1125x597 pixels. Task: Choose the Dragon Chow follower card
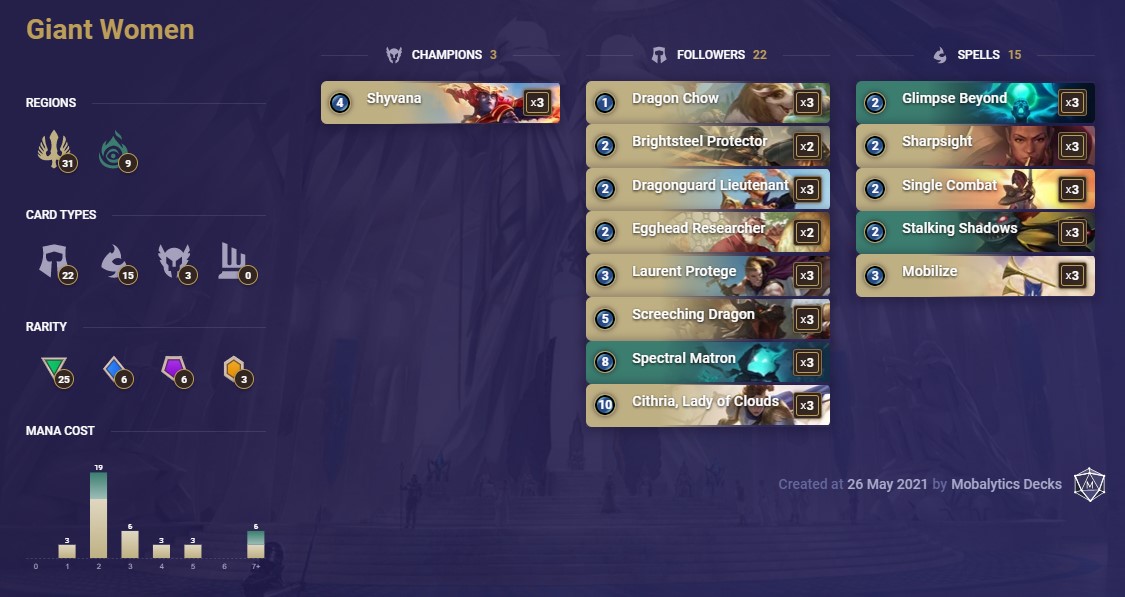707,102
